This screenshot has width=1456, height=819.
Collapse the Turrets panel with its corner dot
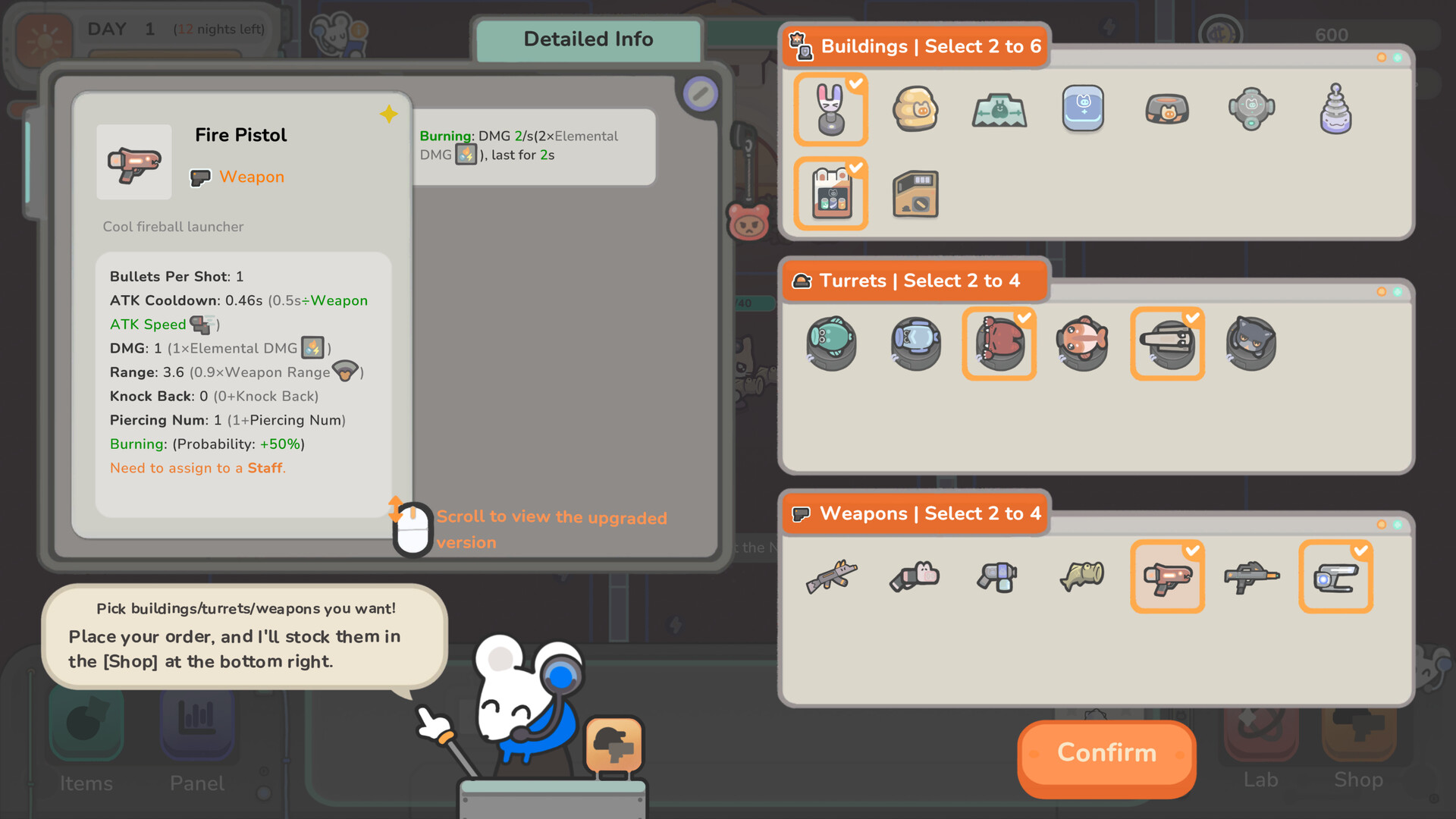click(1382, 290)
